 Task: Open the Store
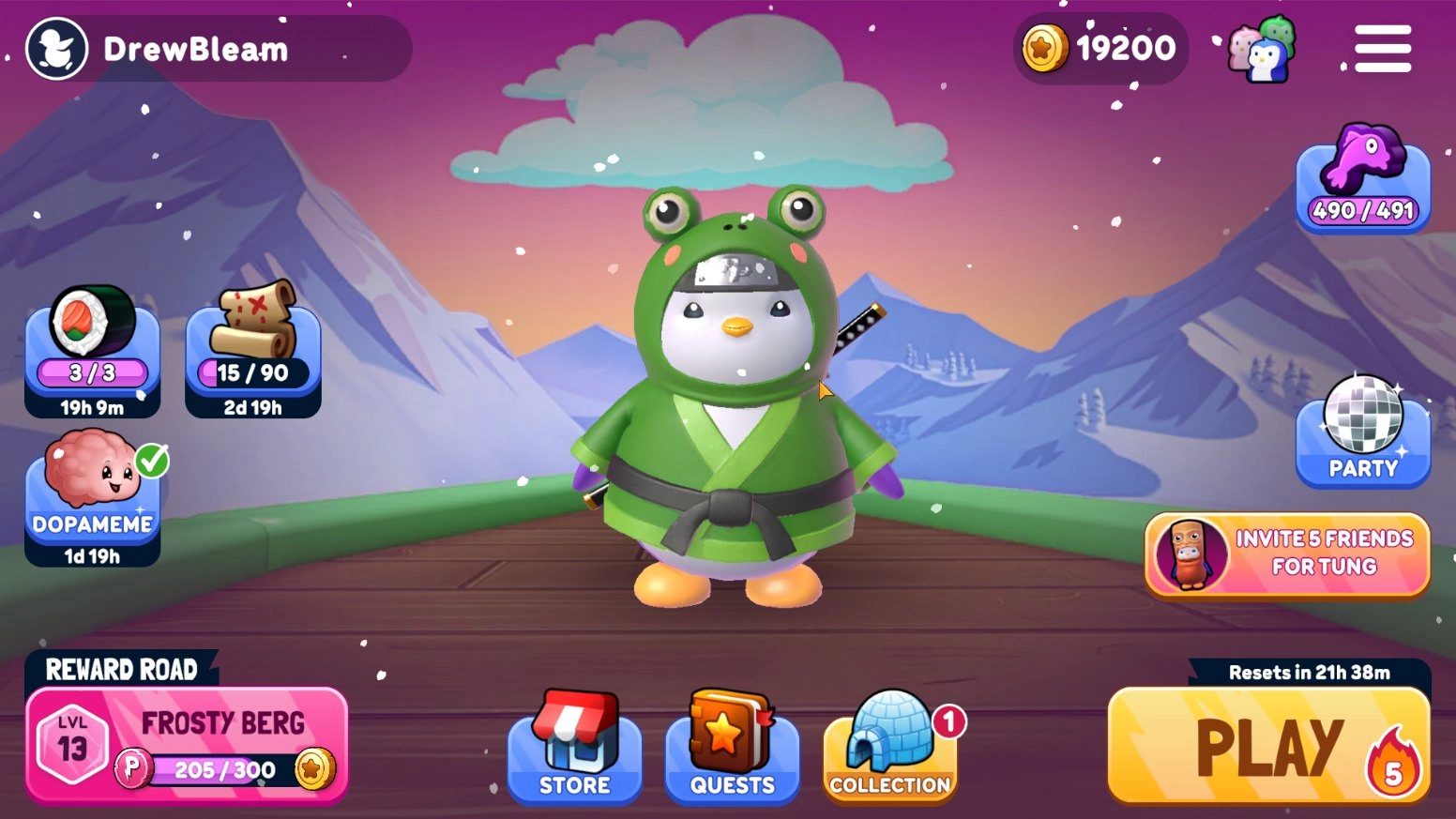coord(573,746)
